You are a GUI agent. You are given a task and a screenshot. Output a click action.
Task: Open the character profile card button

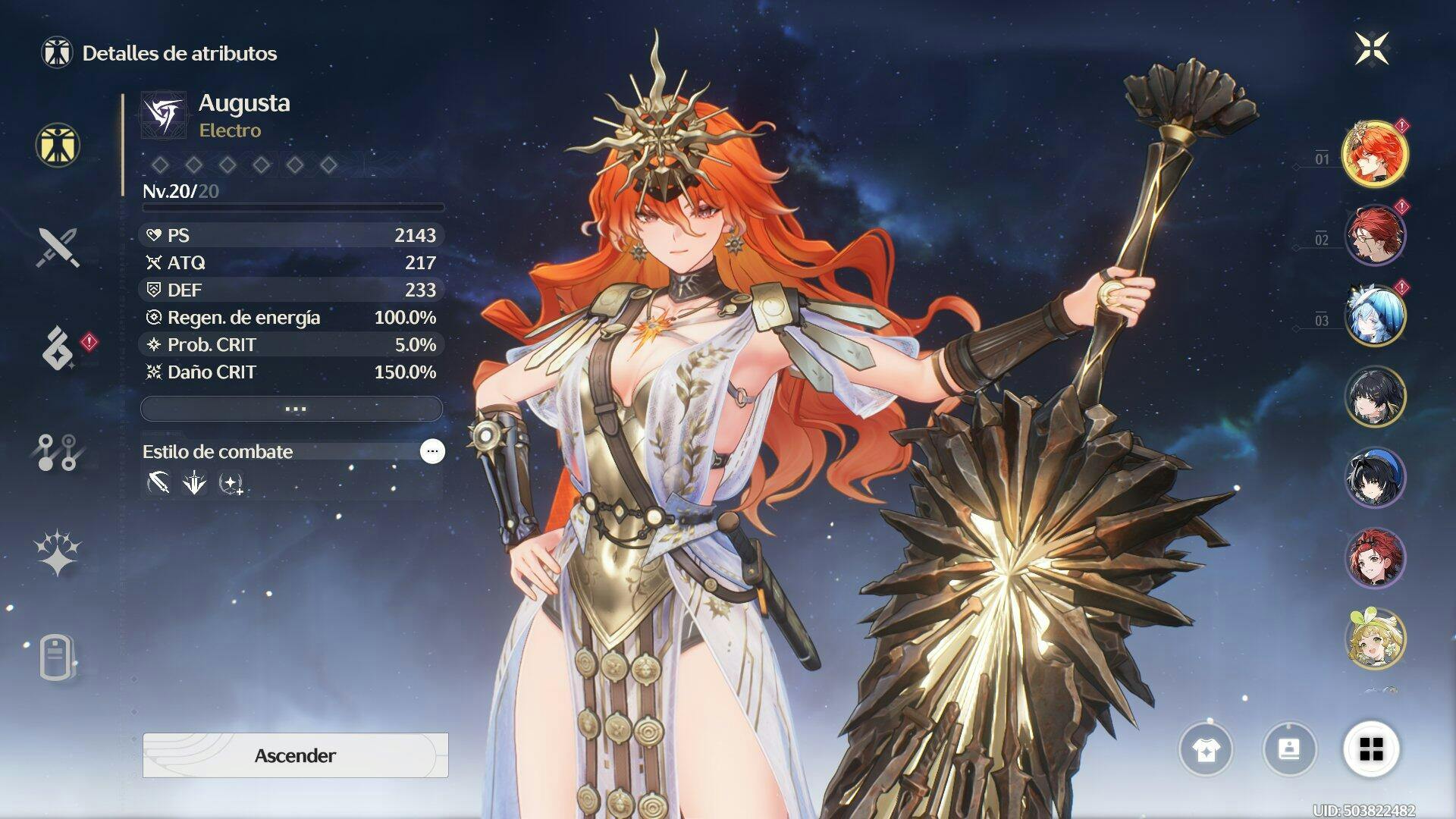tap(1289, 749)
